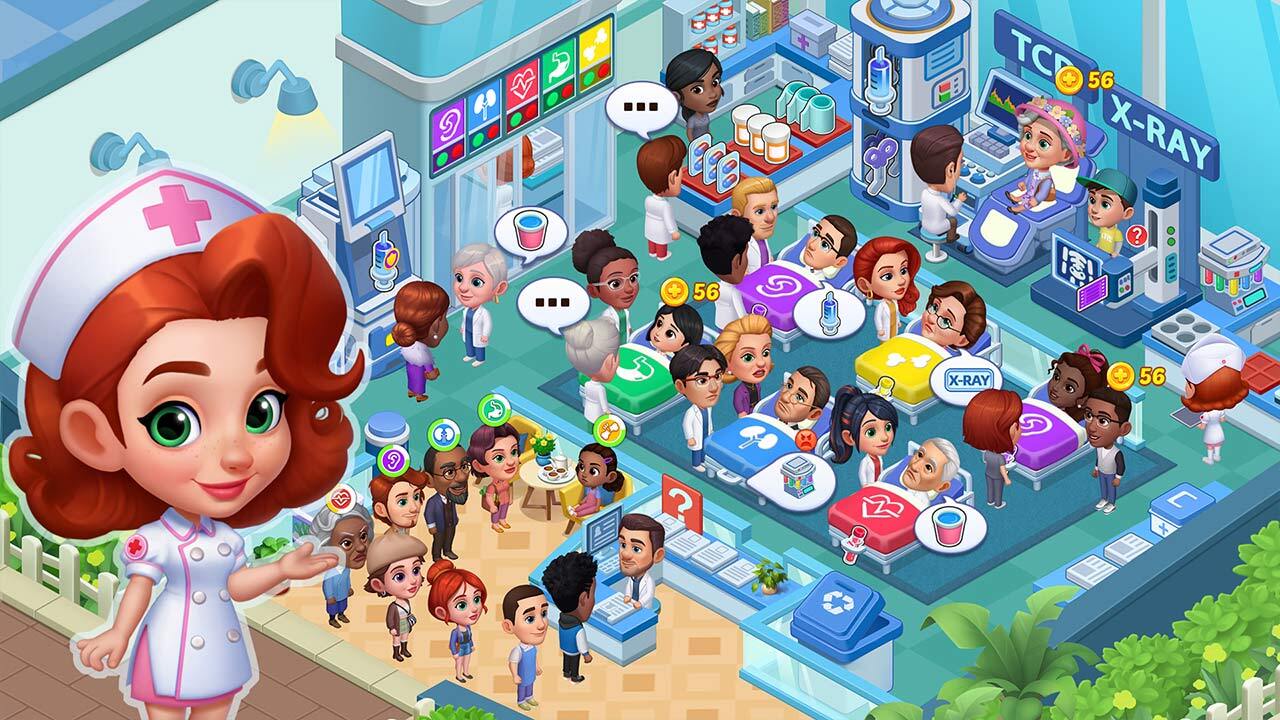Tap the angry red face mood icon
Viewport: 1280px width, 720px height.
tap(806, 438)
